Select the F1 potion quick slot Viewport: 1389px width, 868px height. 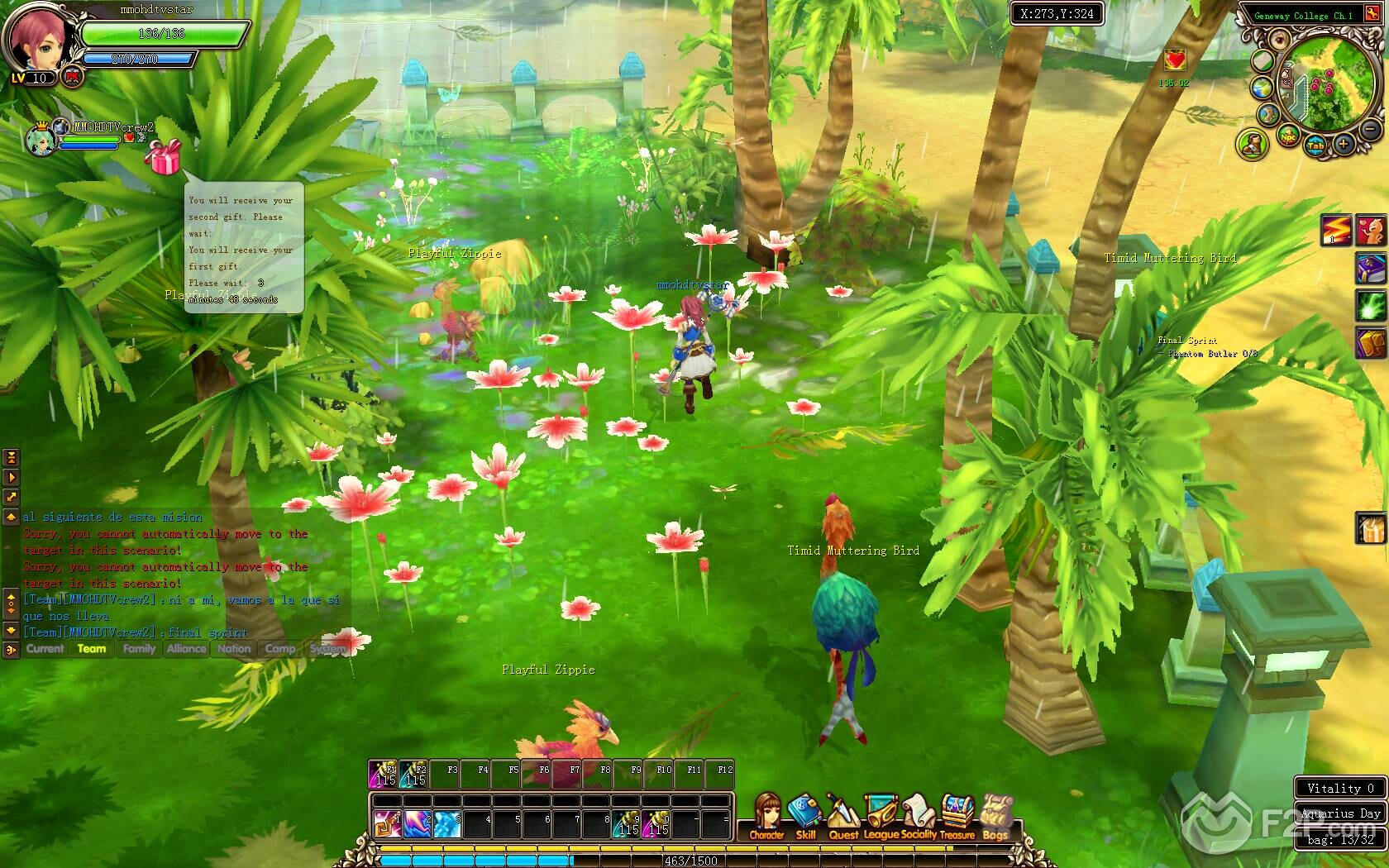(384, 774)
